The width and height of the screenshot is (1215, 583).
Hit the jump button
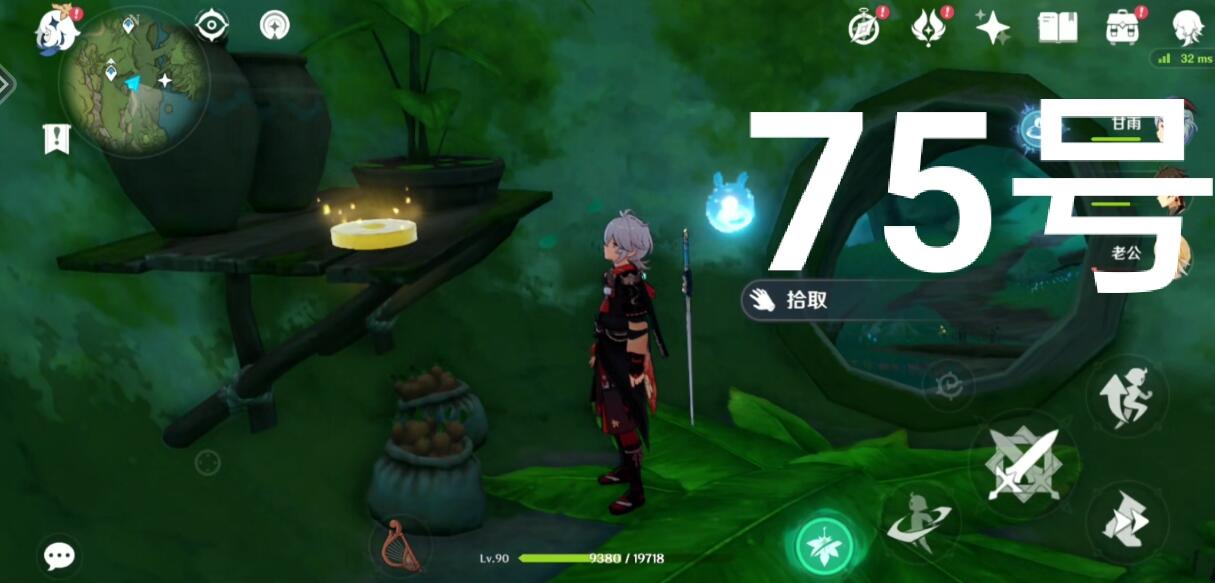pyautogui.click(x=1127, y=393)
